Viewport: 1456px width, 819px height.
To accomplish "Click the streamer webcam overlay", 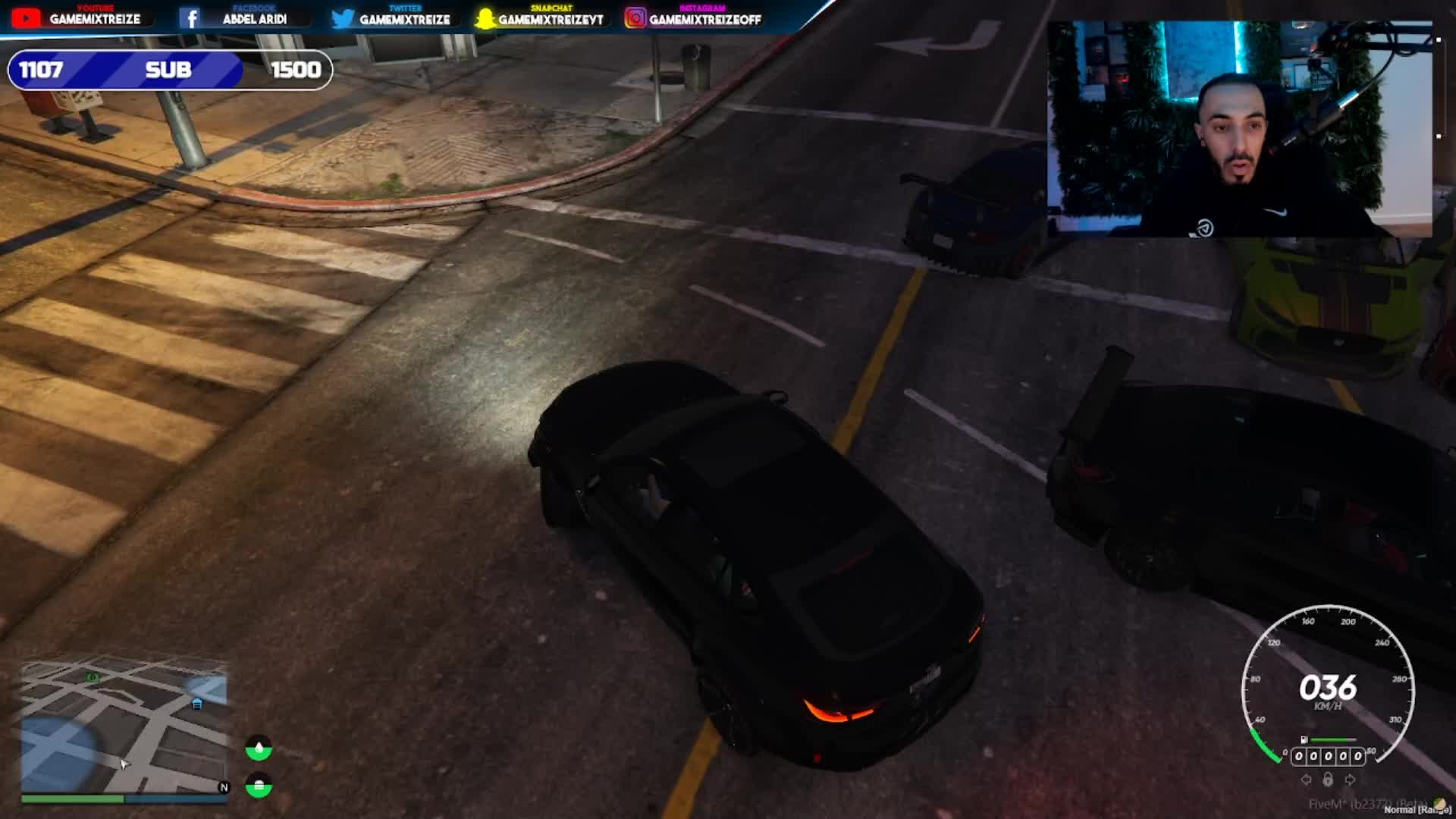I will (x=1239, y=129).
